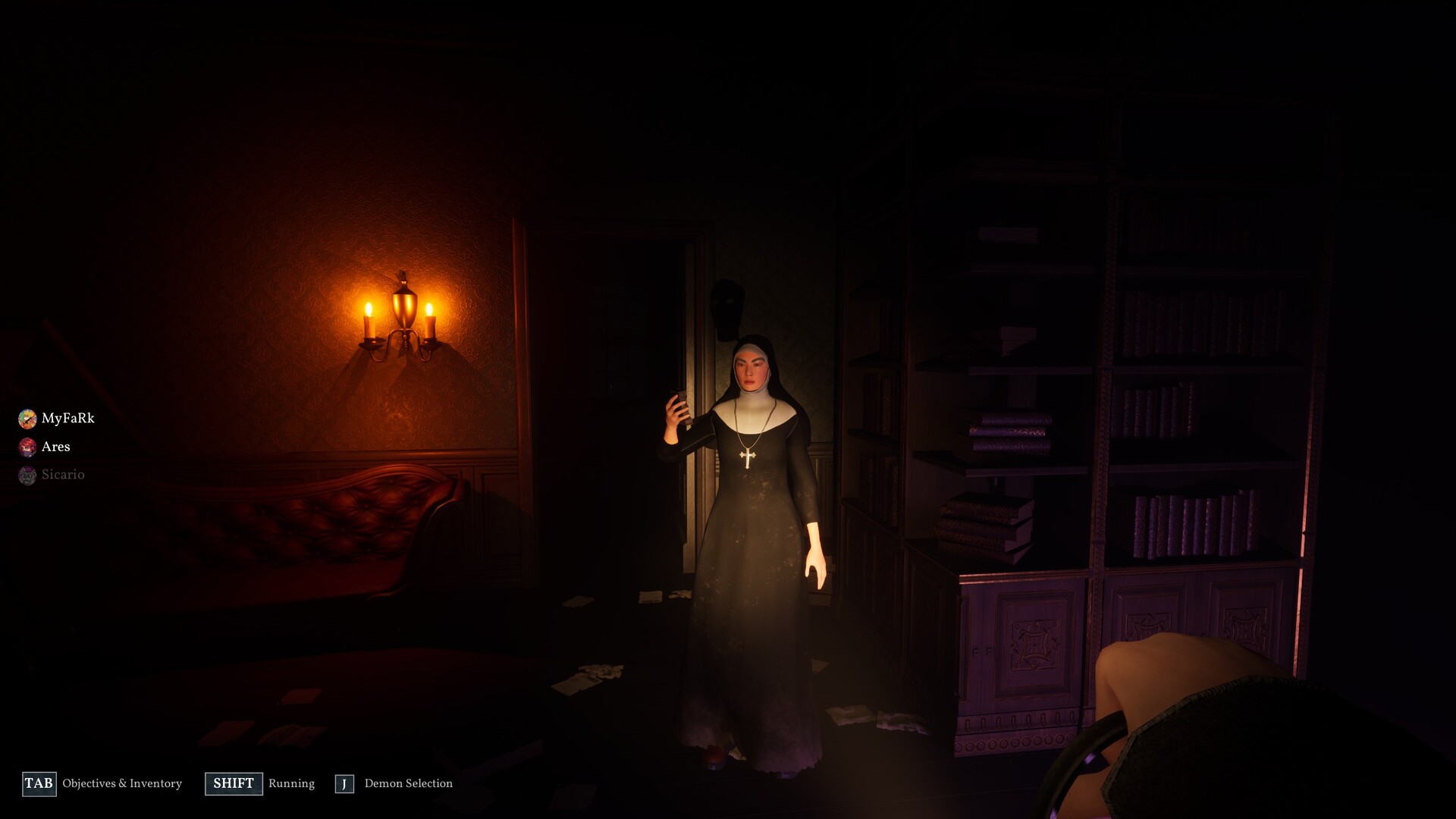Click the dimmed player name Sicario

point(64,475)
